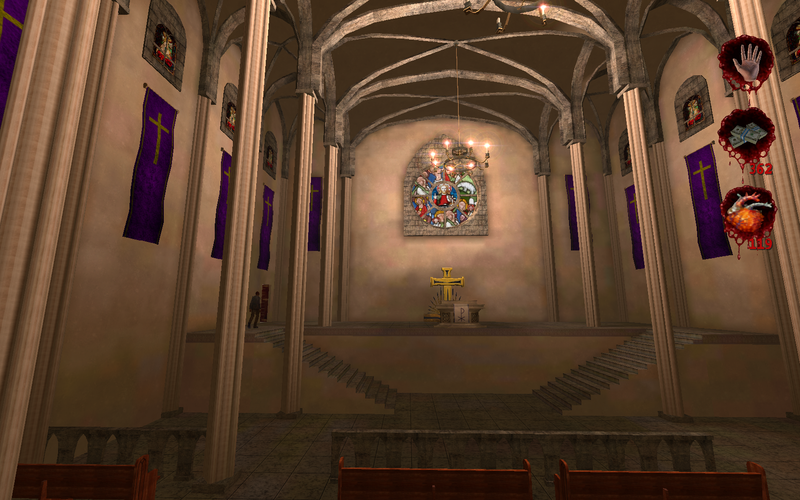Click the heart health icon
Screen dimensions: 800x500
tap(747, 212)
